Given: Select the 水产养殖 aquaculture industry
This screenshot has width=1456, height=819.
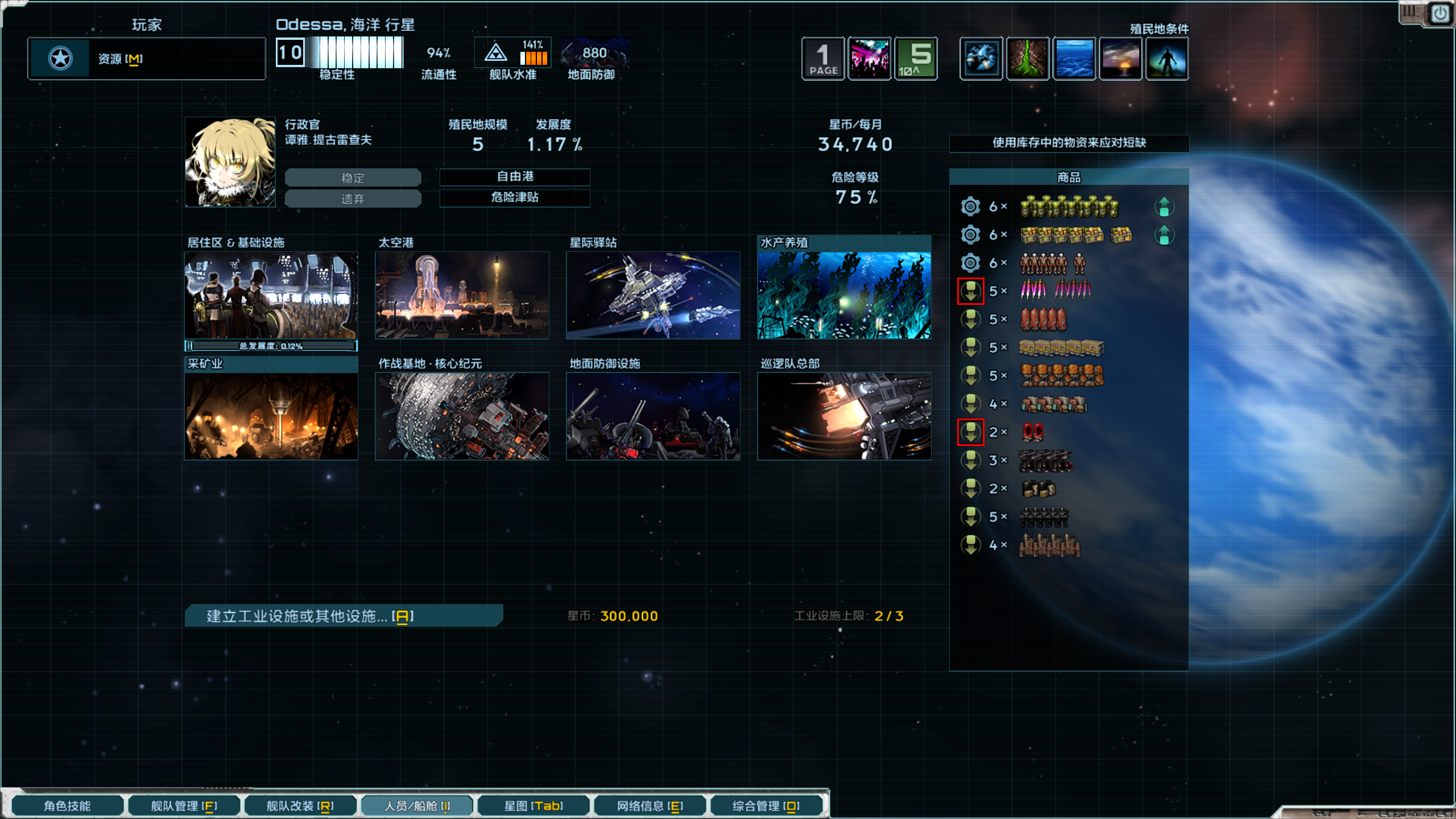Looking at the screenshot, I should (x=844, y=295).
